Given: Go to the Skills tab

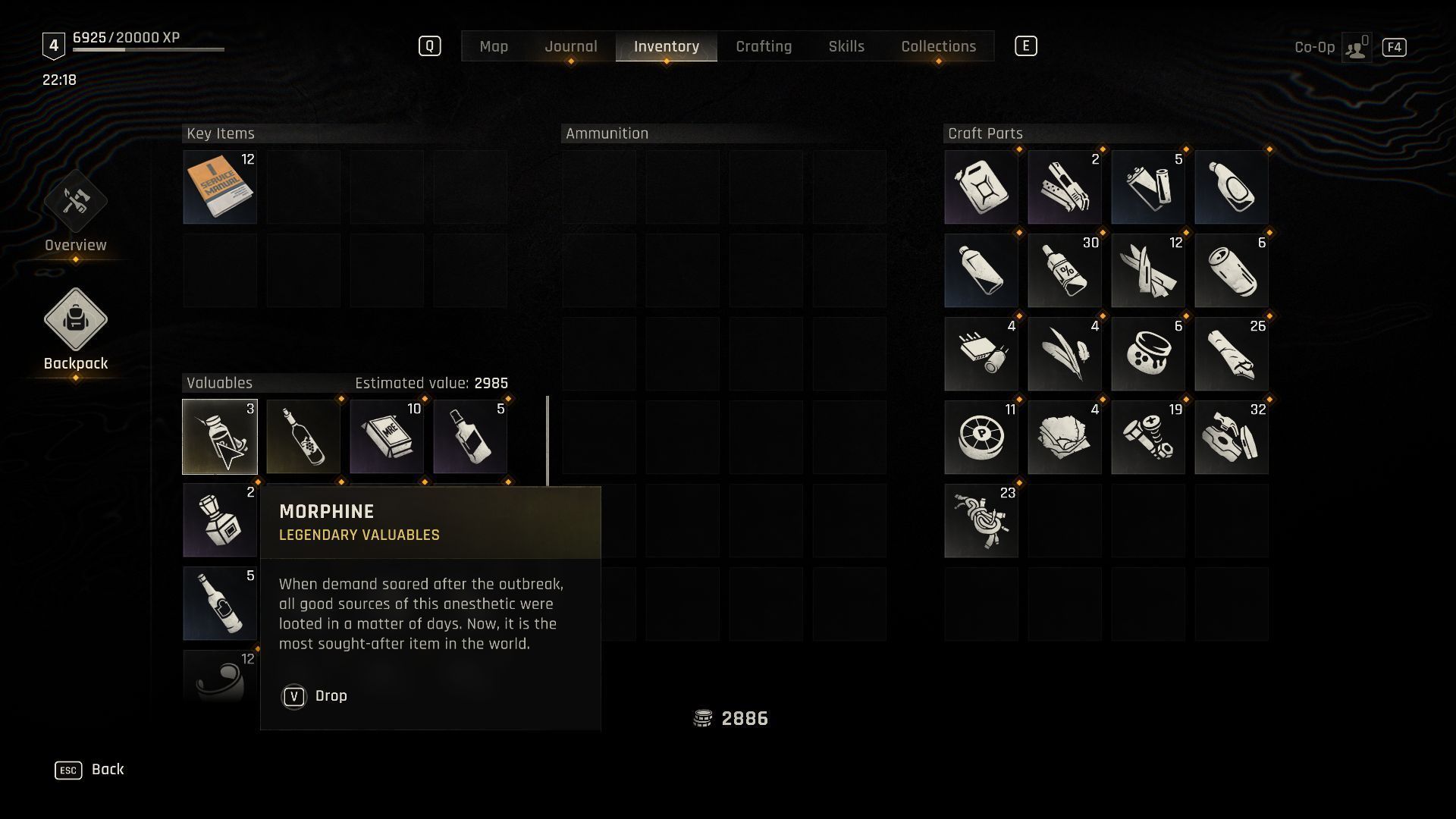Looking at the screenshot, I should [x=846, y=46].
